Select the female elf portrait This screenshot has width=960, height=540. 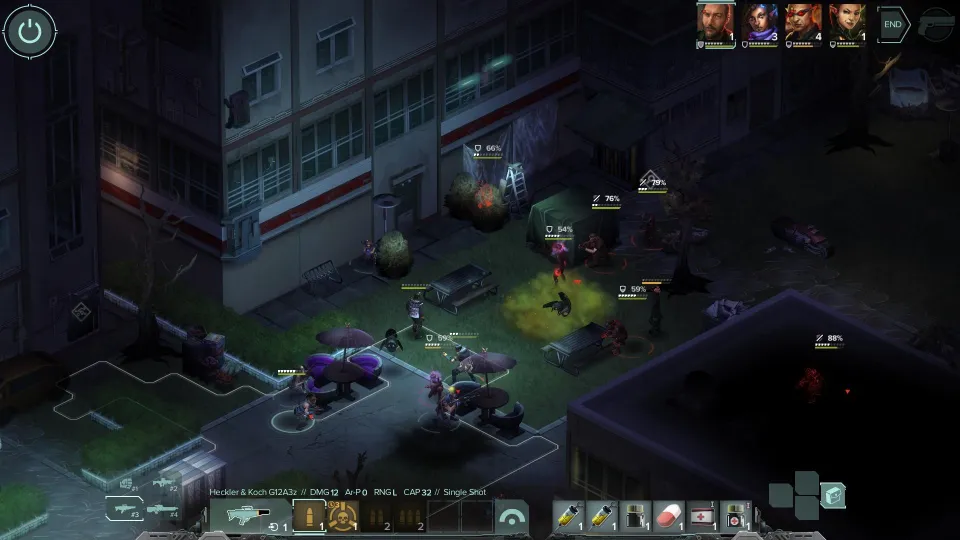tap(845, 22)
